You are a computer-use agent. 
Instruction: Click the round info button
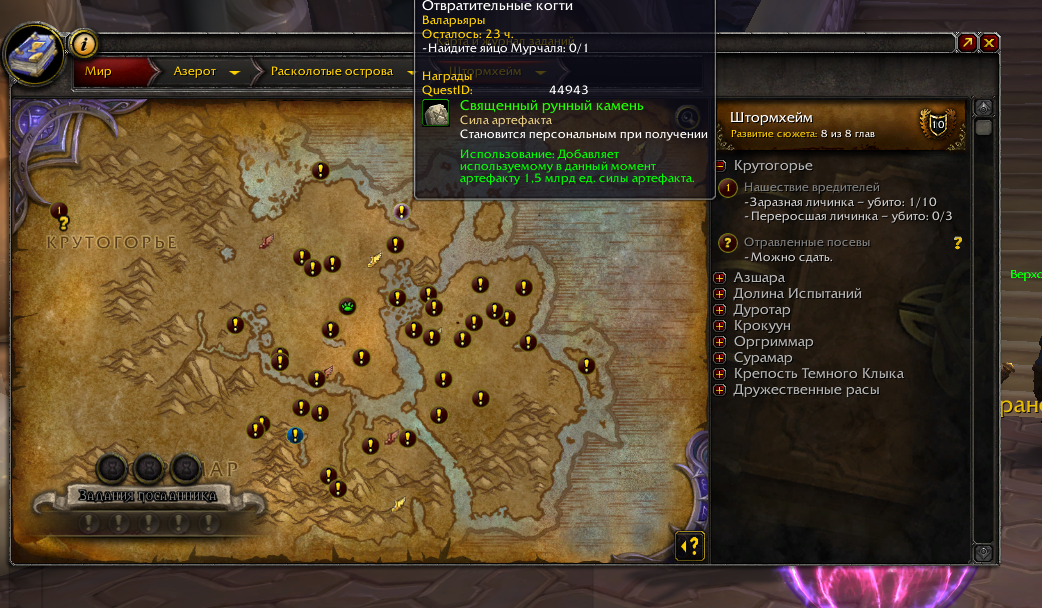click(x=85, y=44)
